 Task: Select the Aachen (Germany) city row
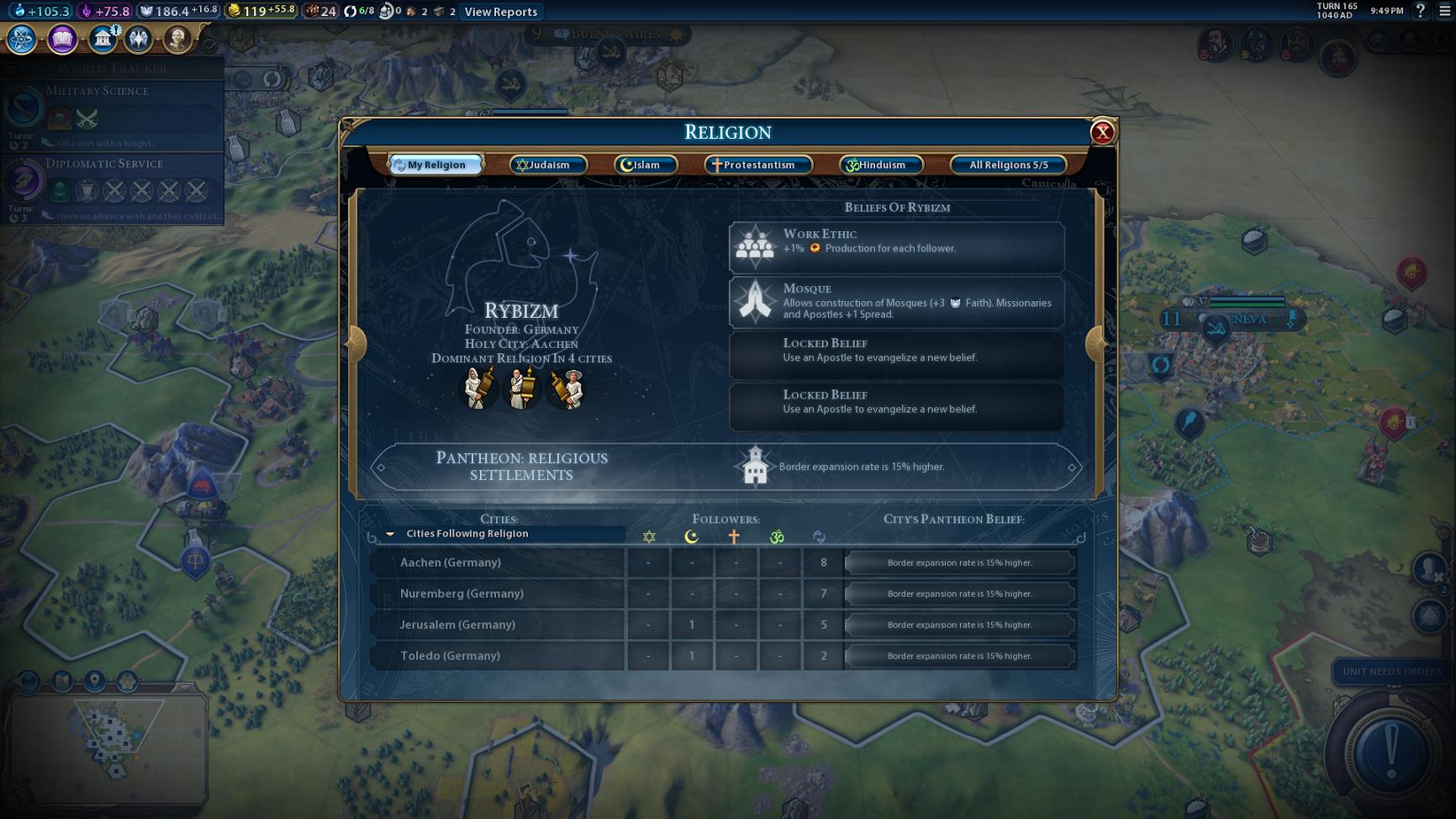tap(498, 563)
